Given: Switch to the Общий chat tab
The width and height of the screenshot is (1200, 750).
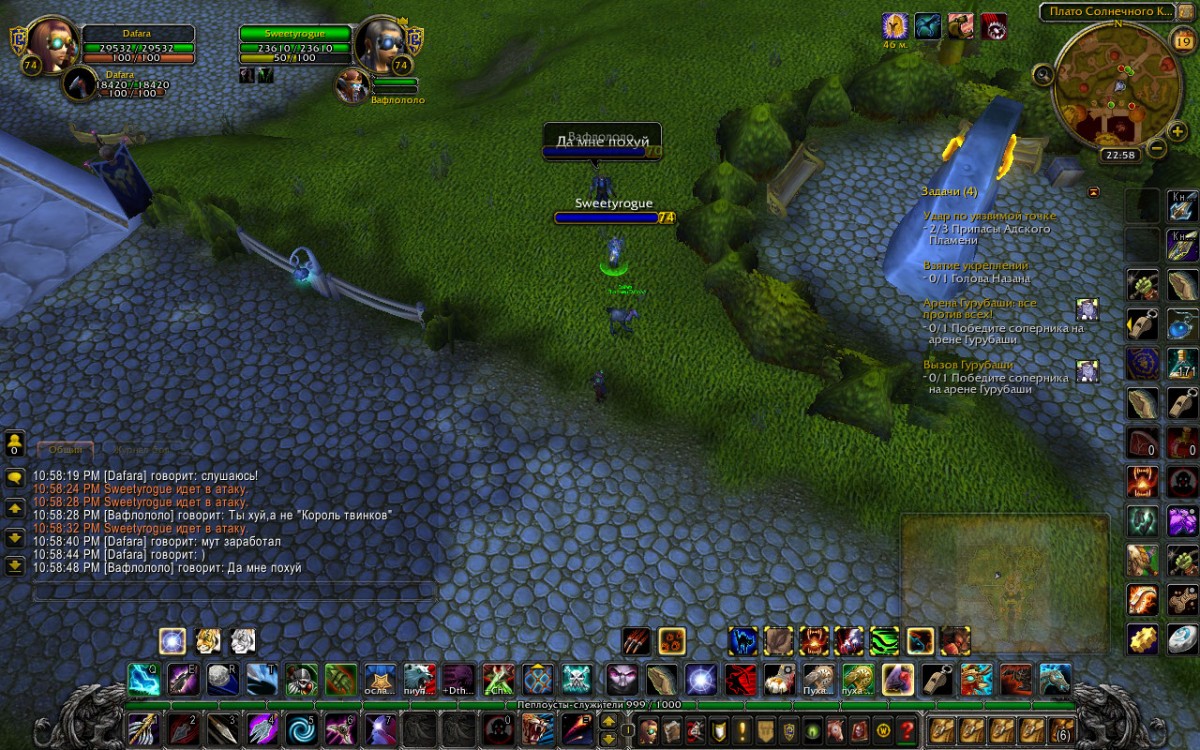Looking at the screenshot, I should 65,451.
